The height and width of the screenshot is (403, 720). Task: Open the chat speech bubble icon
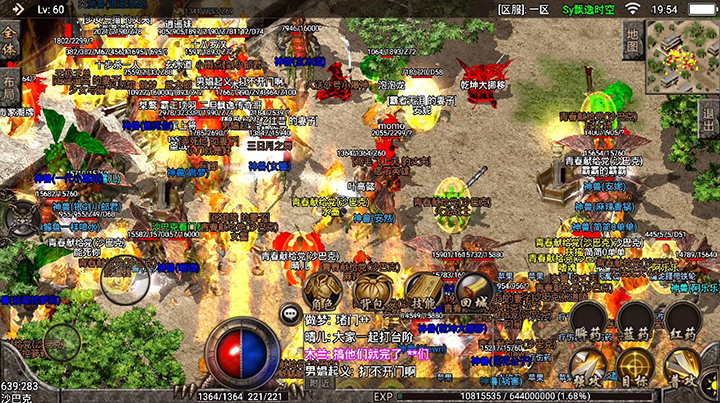pos(291,311)
